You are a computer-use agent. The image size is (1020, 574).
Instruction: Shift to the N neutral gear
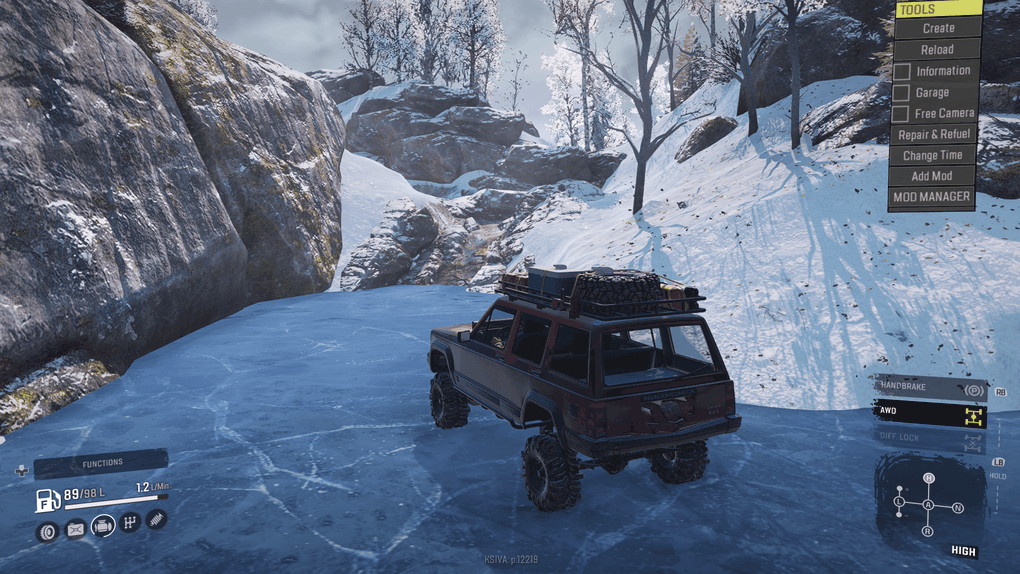(x=957, y=508)
